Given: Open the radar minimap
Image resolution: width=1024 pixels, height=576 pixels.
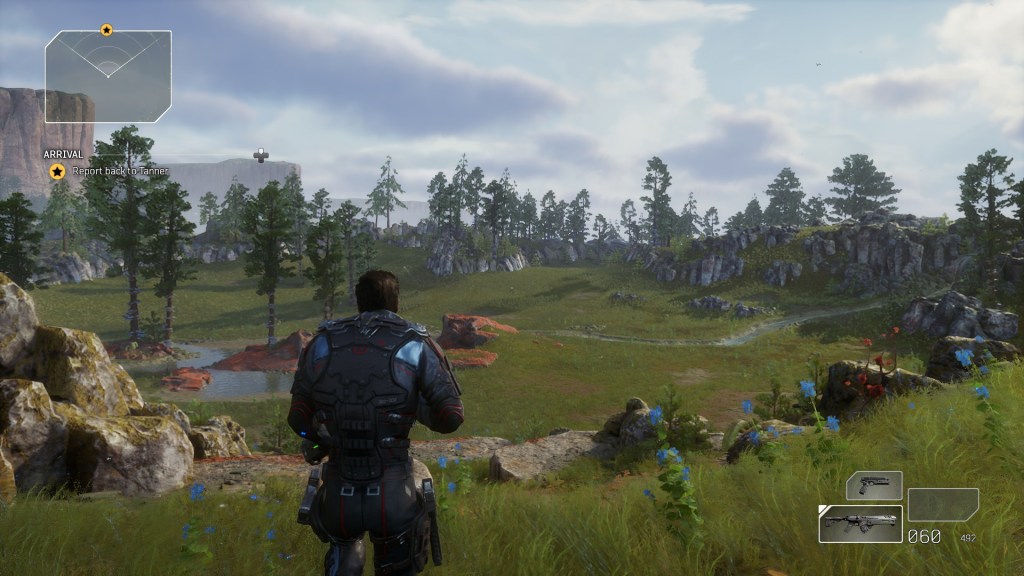Looking at the screenshot, I should [x=108, y=76].
